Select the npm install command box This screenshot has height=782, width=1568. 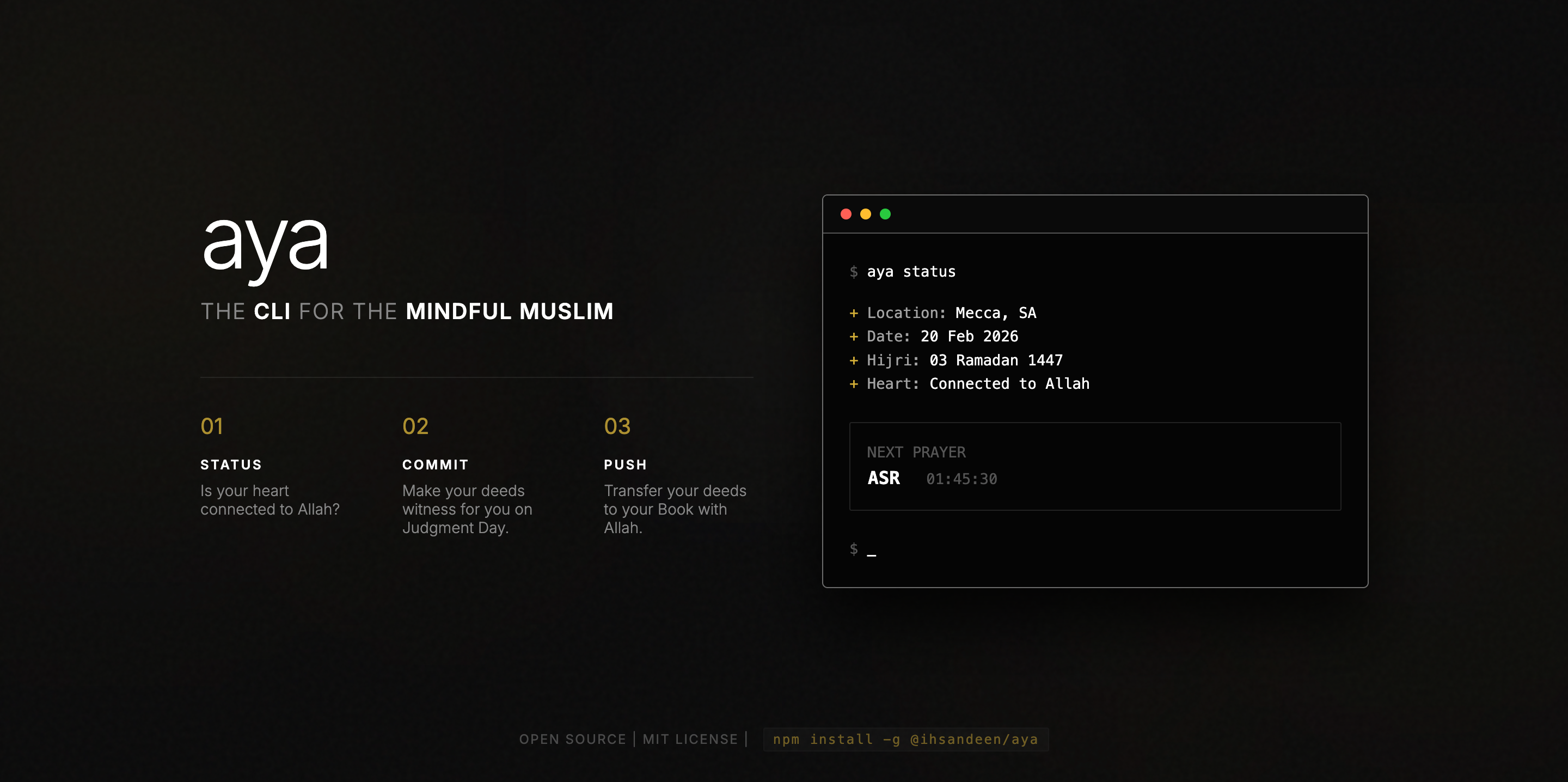pos(905,740)
